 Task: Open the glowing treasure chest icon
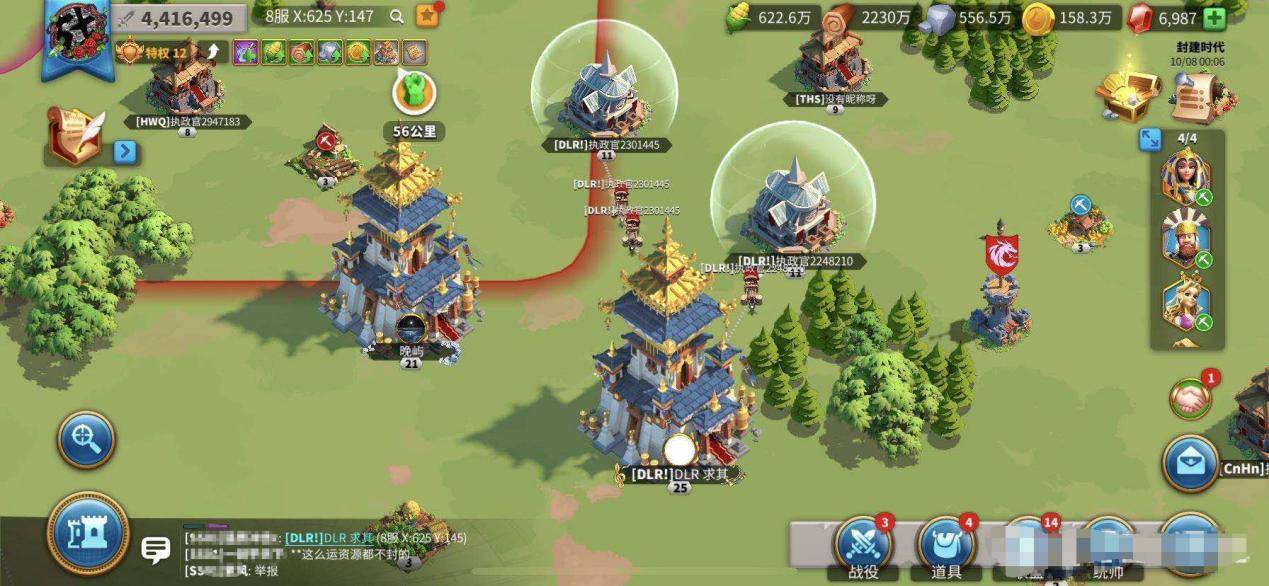click(1127, 93)
